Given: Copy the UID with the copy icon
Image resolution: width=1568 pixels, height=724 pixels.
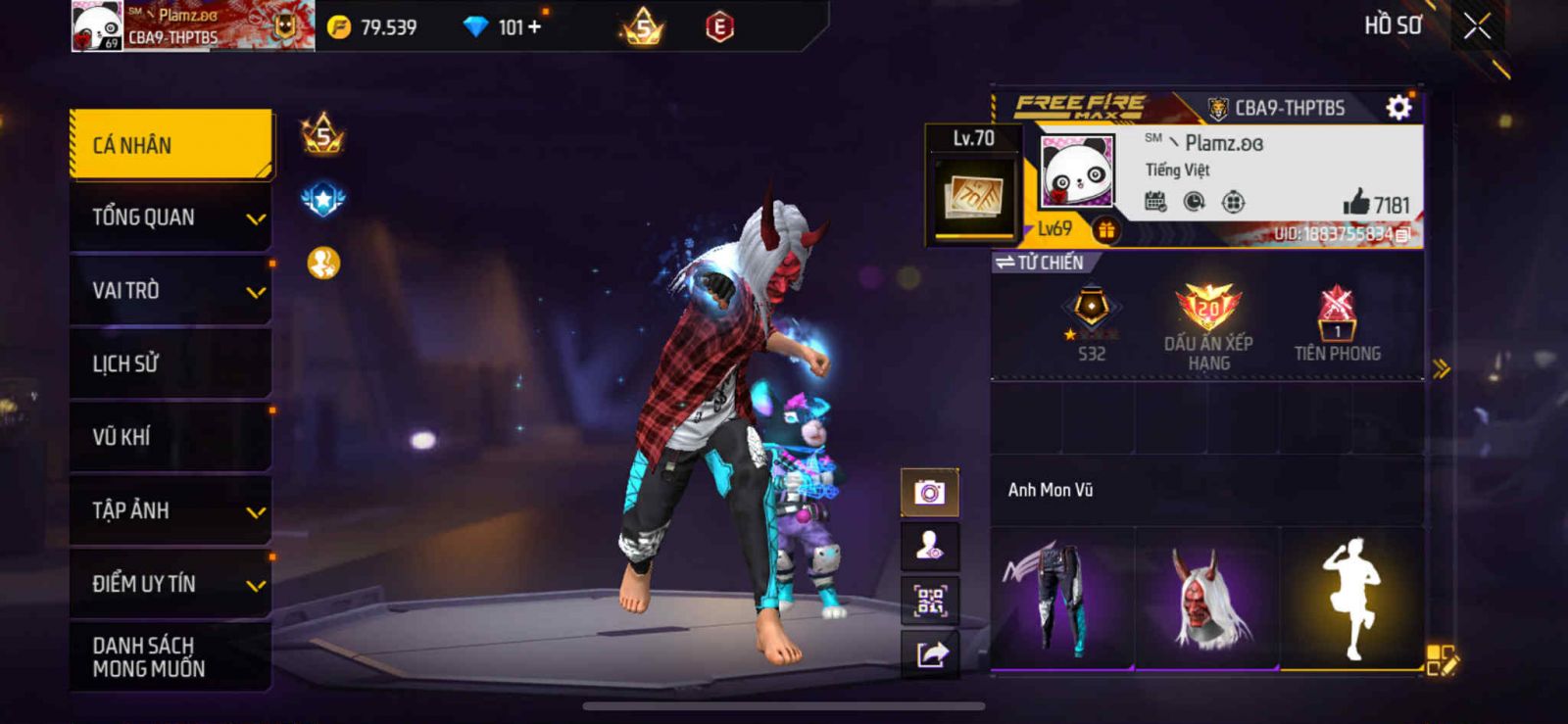Looking at the screenshot, I should (x=1403, y=235).
